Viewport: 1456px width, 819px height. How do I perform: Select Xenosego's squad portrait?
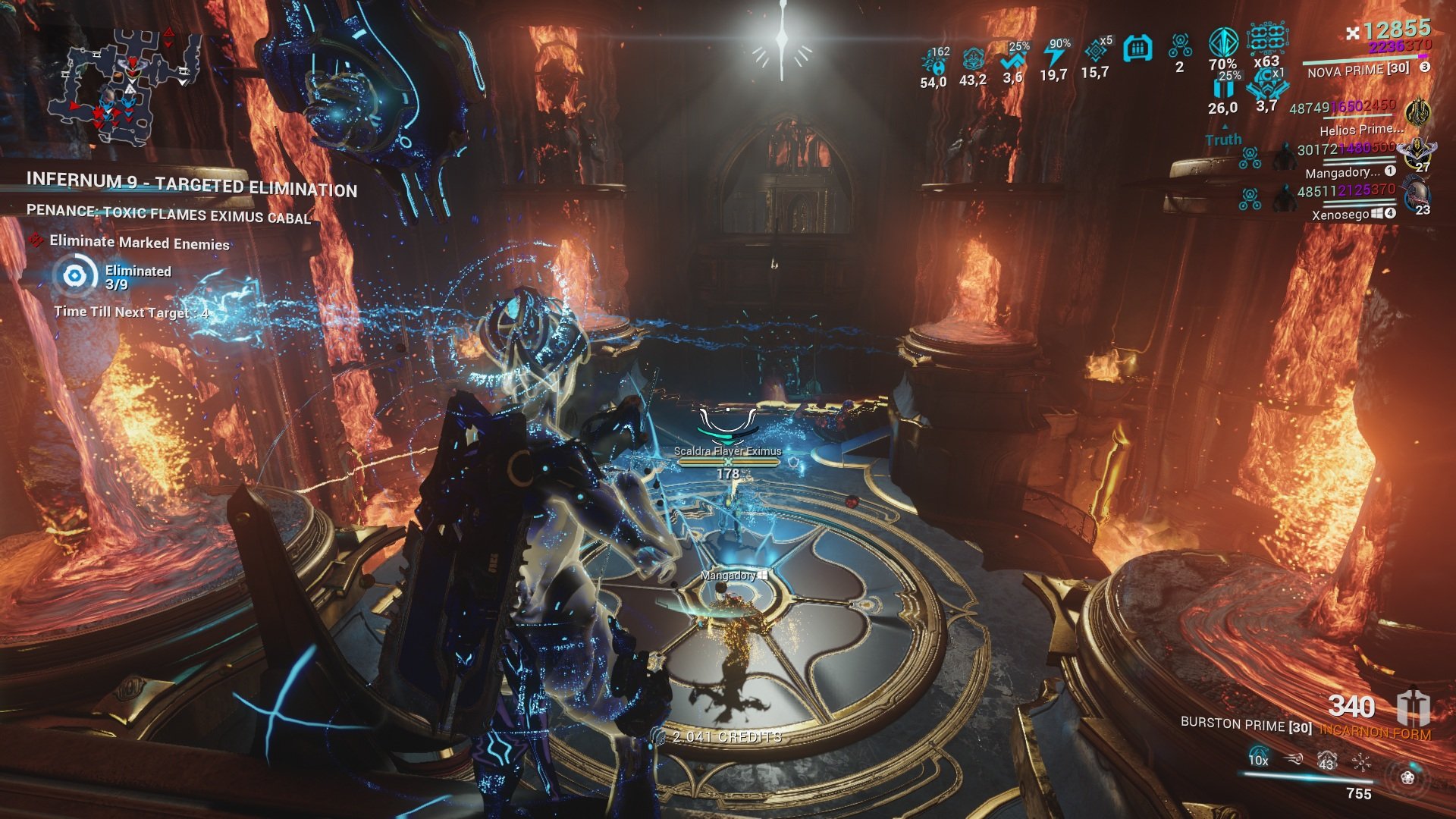click(x=1415, y=194)
